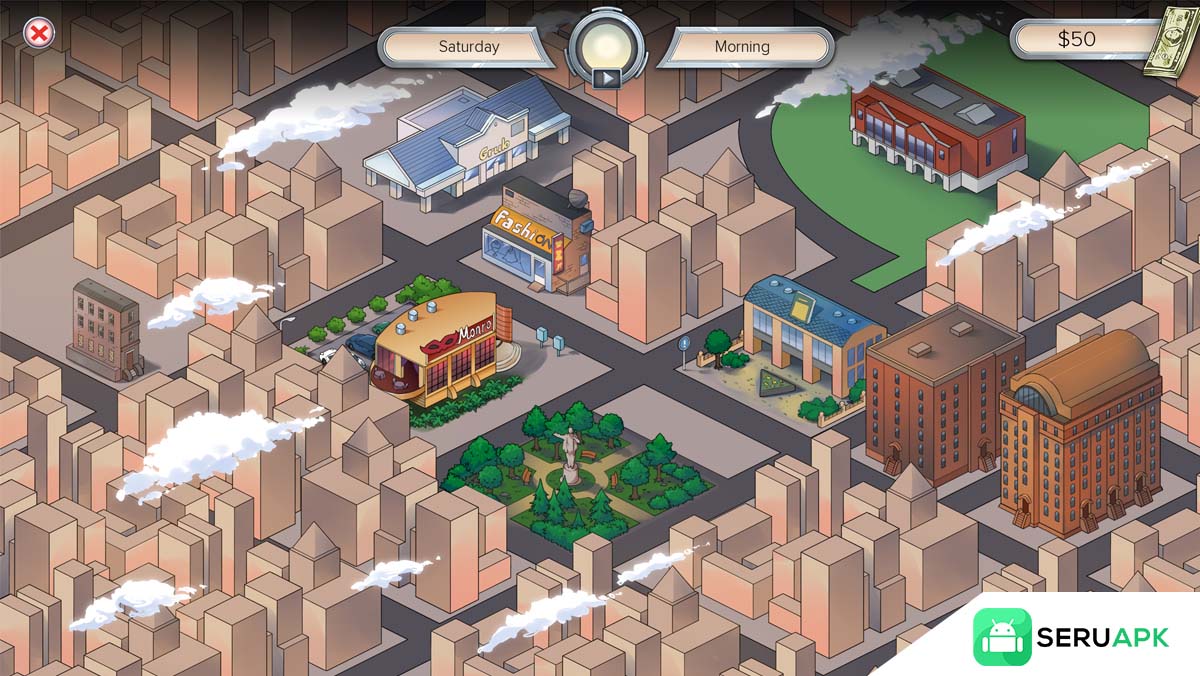The height and width of the screenshot is (676, 1200).
Task: Open the red brick building on the green lawn
Action: (937, 130)
